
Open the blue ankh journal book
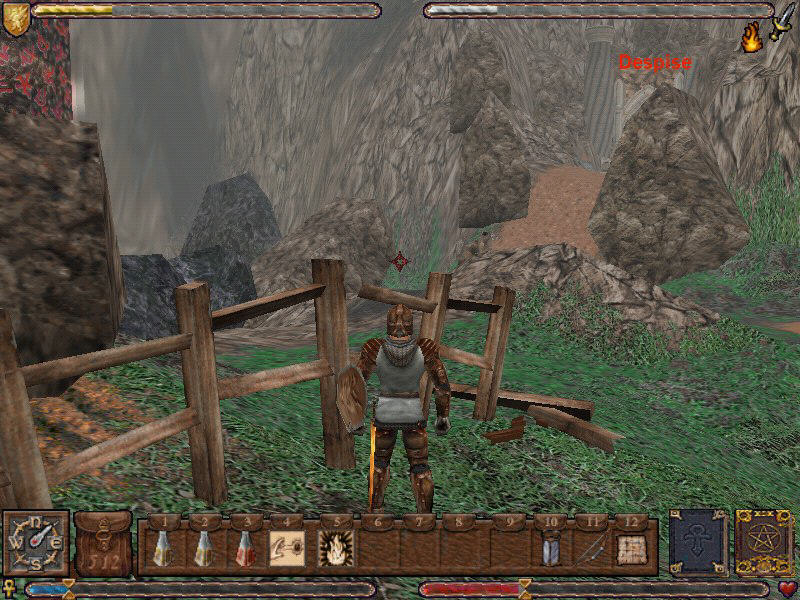697,543
